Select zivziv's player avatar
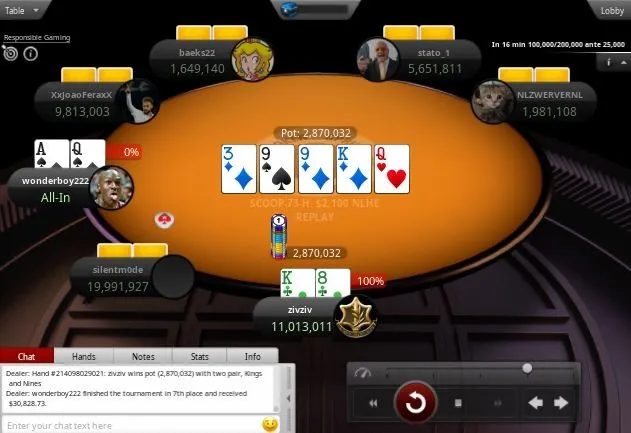The width and height of the screenshot is (631, 433). 354,317
